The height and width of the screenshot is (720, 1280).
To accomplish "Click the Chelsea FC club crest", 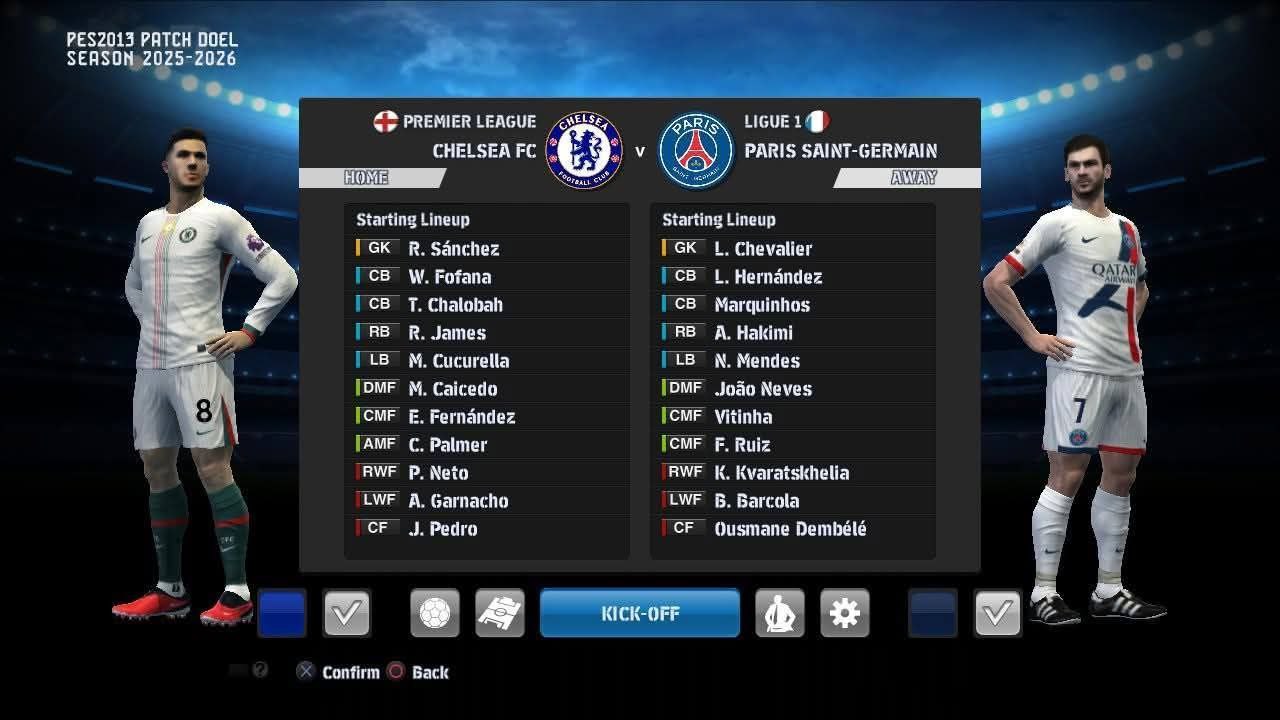I will pos(584,151).
